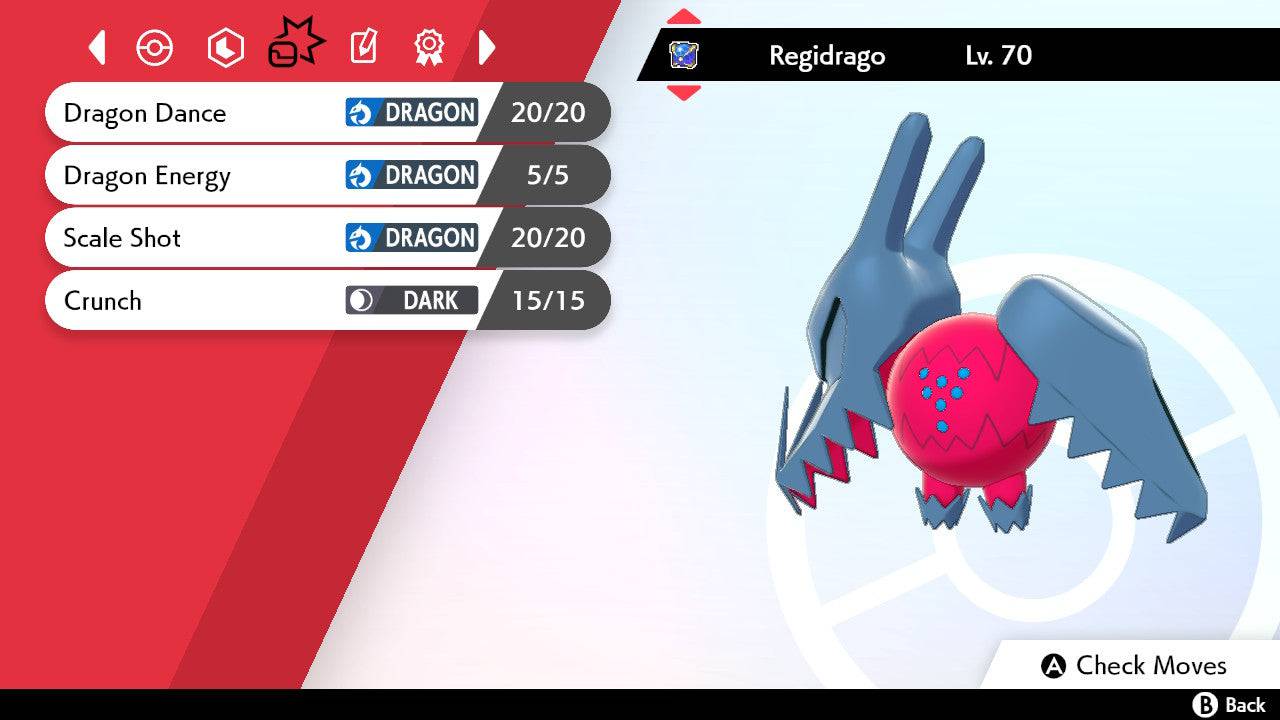Viewport: 1280px width, 720px height.
Task: Switch to next Pokémon with down arrow
Action: 683,93
